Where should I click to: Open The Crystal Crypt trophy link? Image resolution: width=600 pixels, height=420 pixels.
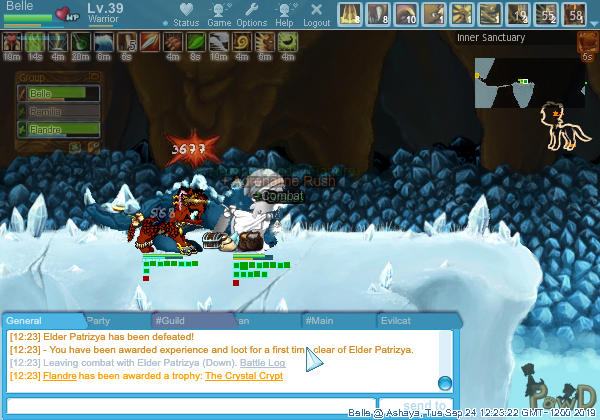(243, 376)
